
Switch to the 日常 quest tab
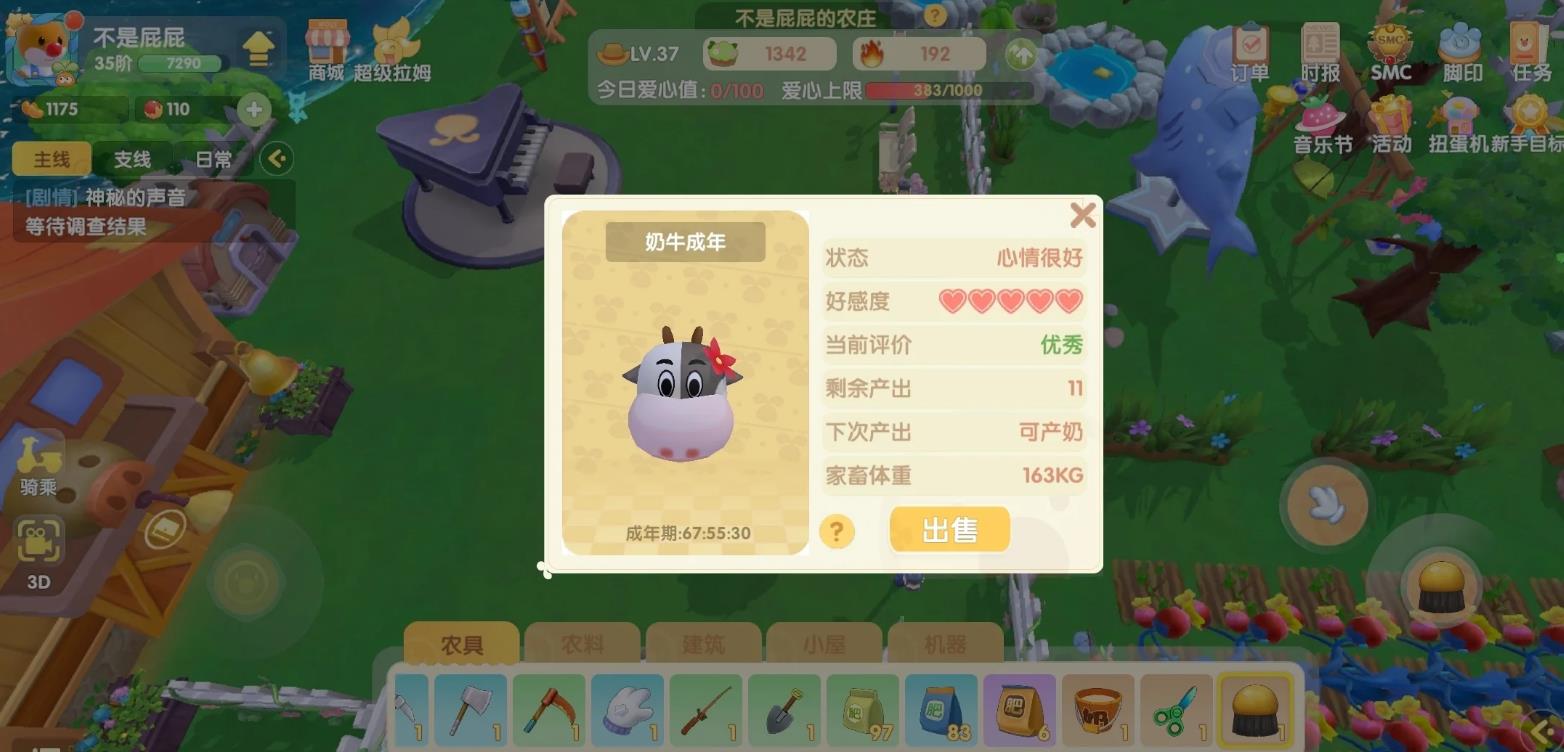click(213, 158)
